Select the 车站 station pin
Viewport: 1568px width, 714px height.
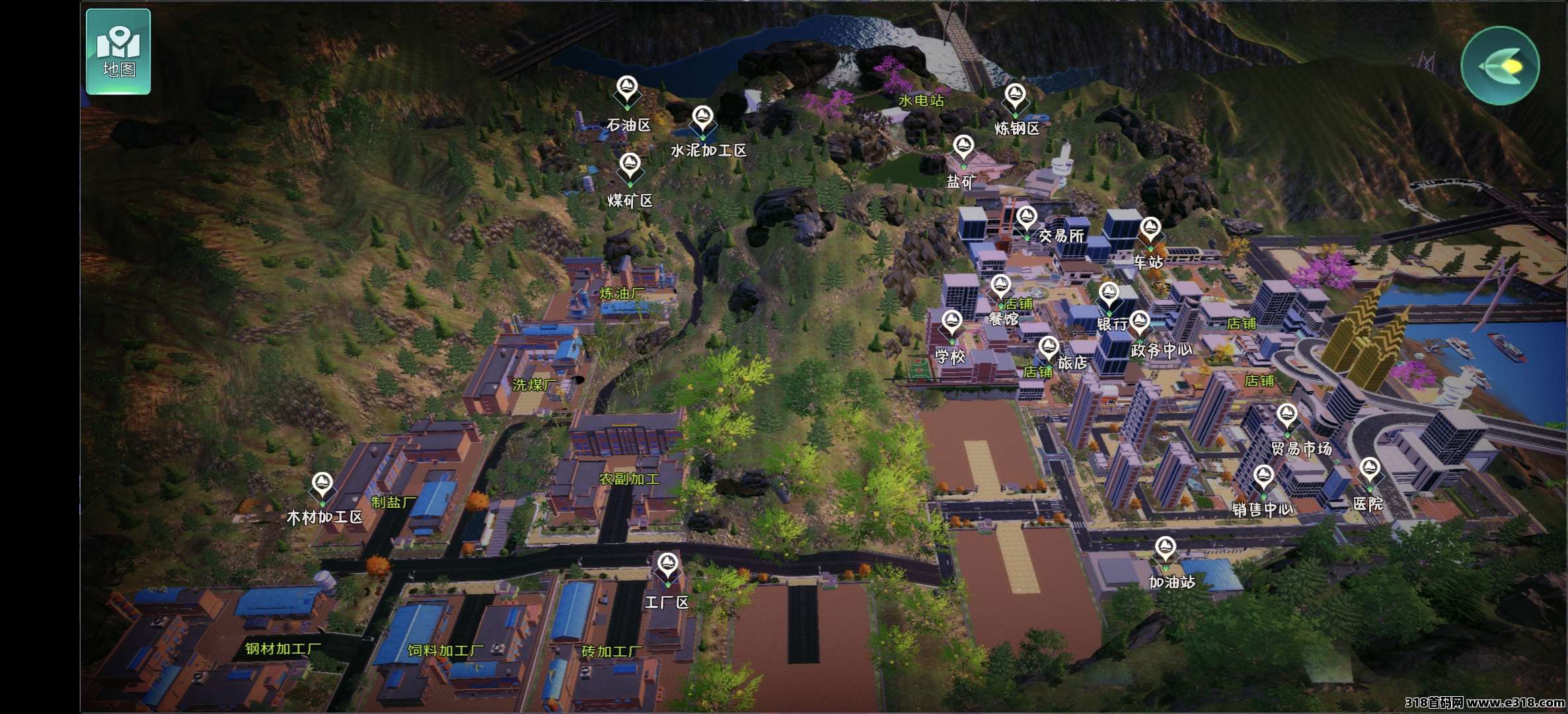point(1150,231)
